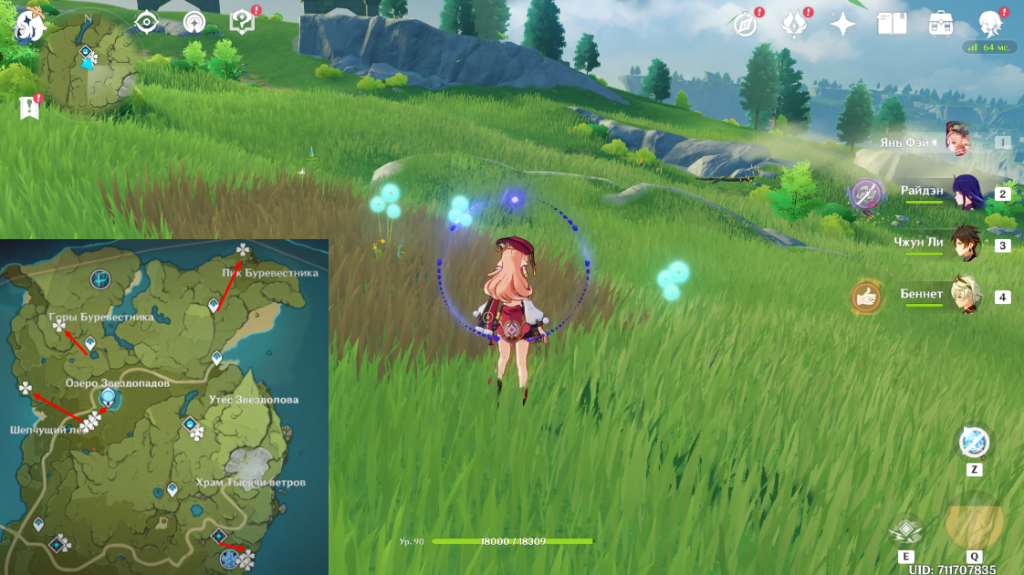The image size is (1024, 575).
Task: Click the Озеро Звездопадов marker on the inset map
Action: coord(107,399)
